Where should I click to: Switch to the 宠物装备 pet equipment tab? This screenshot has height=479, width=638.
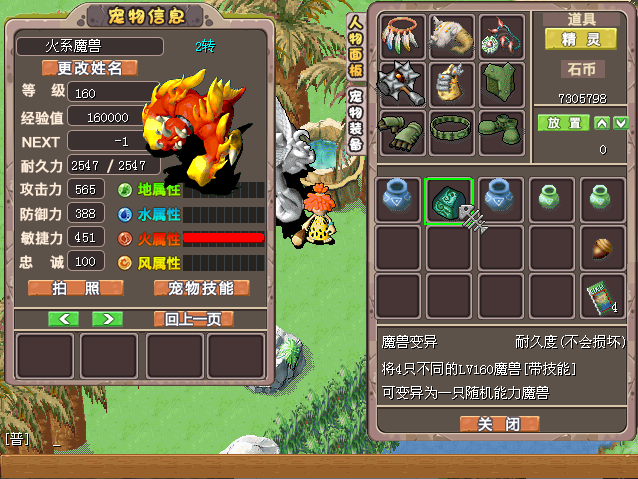pos(355,119)
